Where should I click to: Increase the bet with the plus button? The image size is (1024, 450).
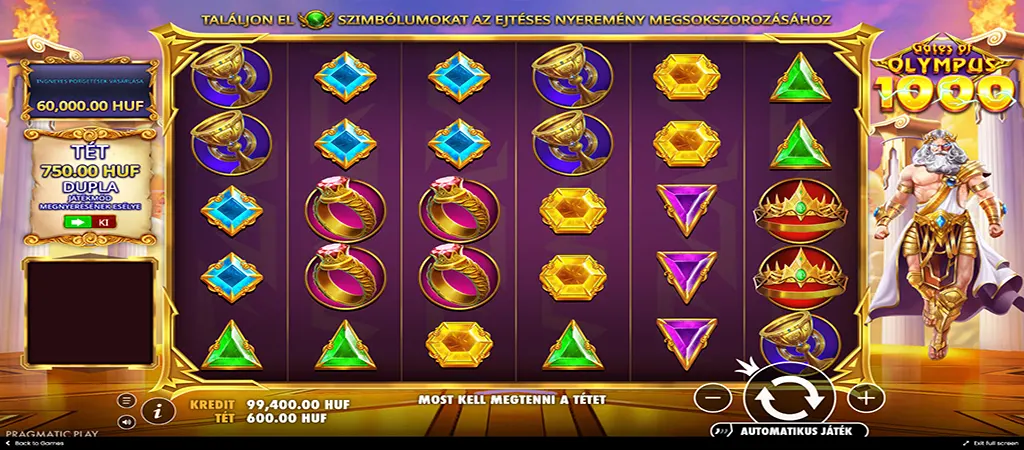coord(866,397)
